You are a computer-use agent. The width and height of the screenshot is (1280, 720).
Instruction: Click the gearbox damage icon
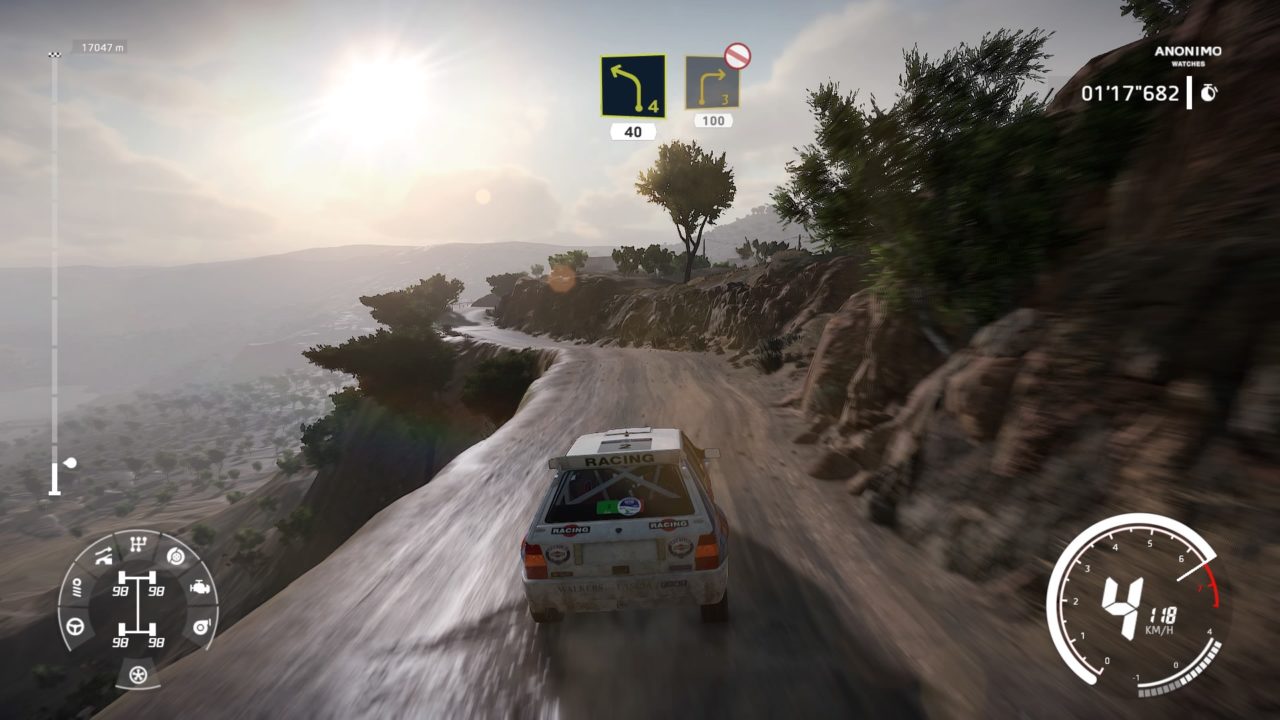137,546
